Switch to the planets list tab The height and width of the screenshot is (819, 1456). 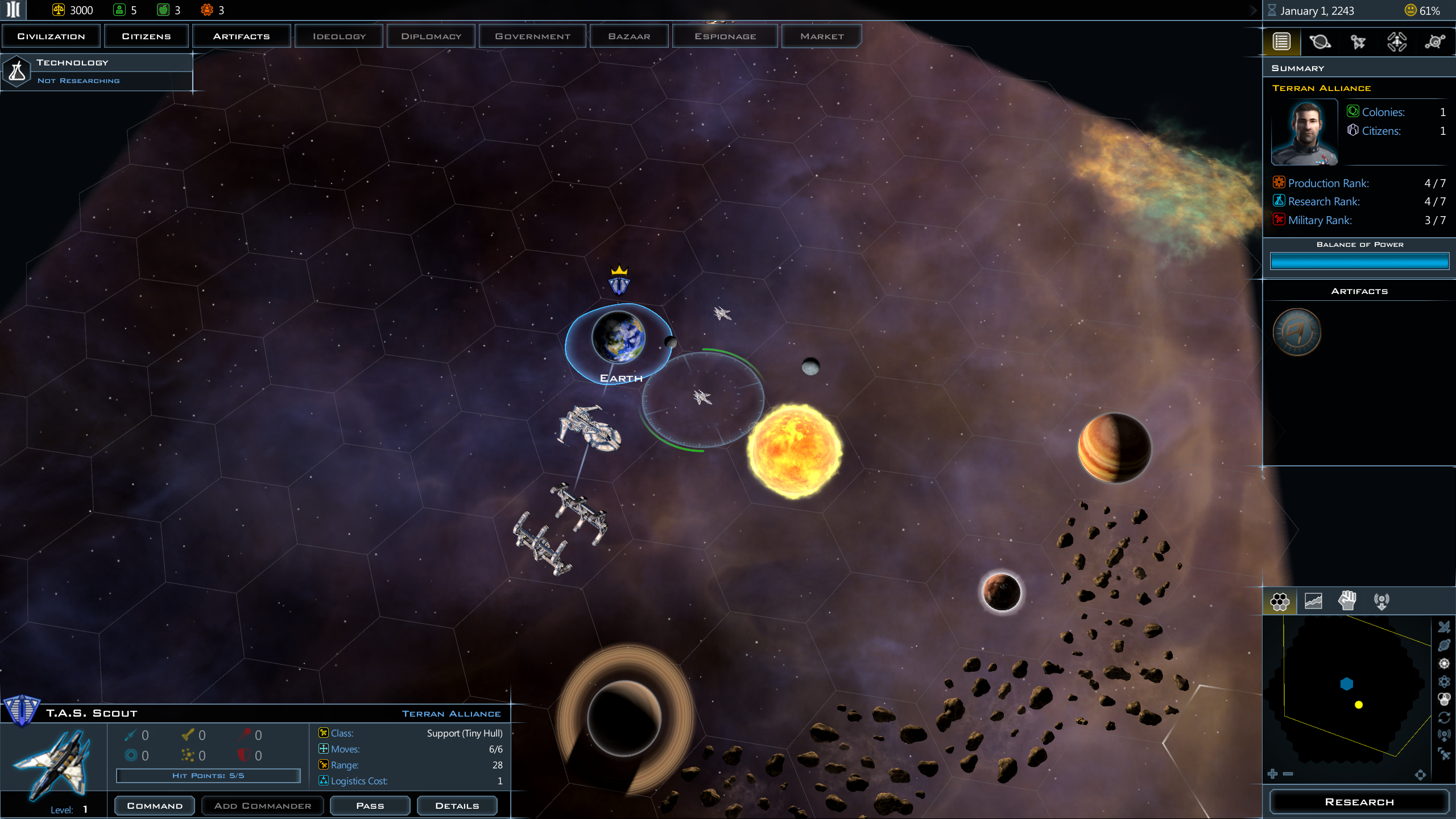click(x=1319, y=42)
